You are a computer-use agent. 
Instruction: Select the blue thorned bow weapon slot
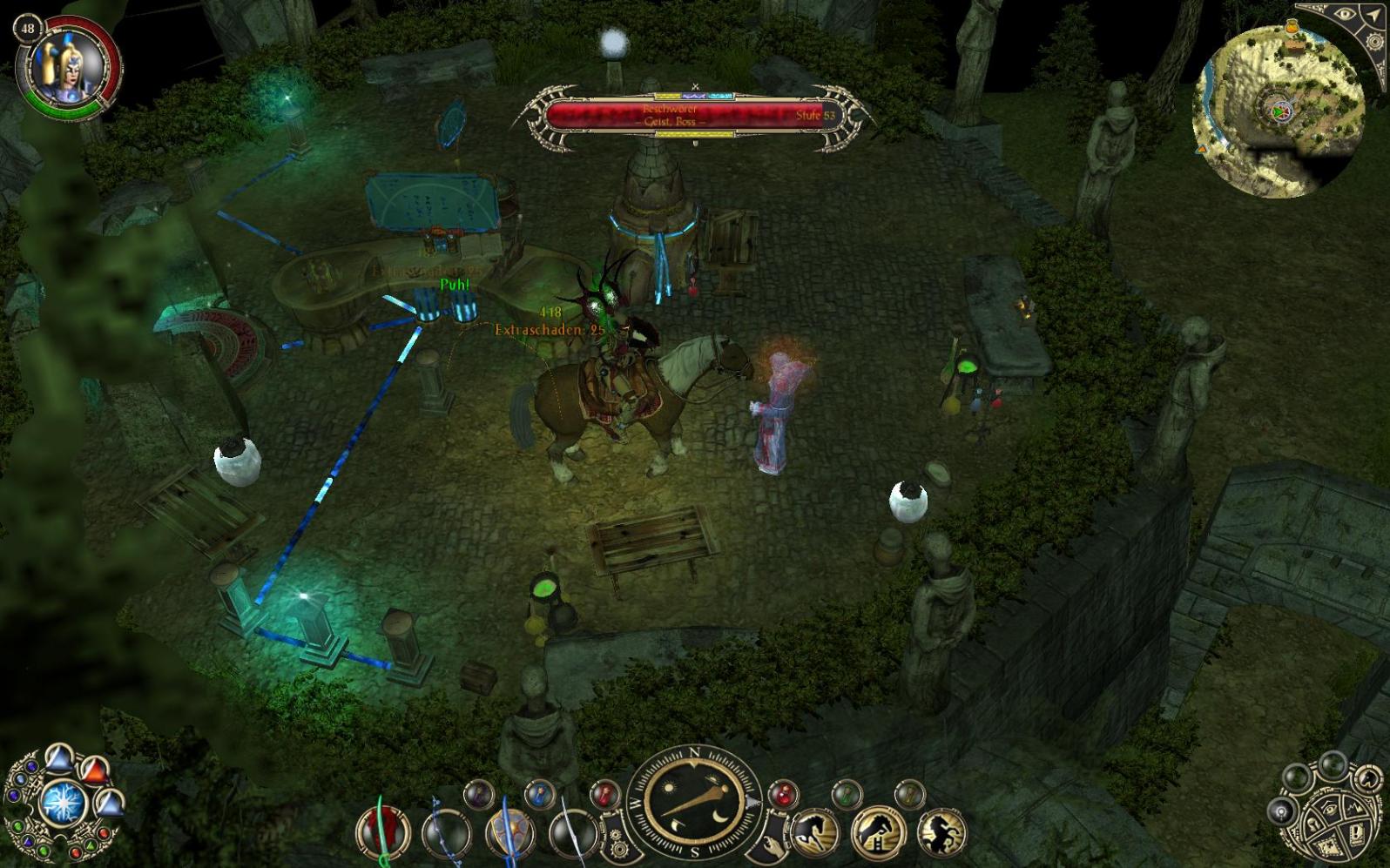446,833
